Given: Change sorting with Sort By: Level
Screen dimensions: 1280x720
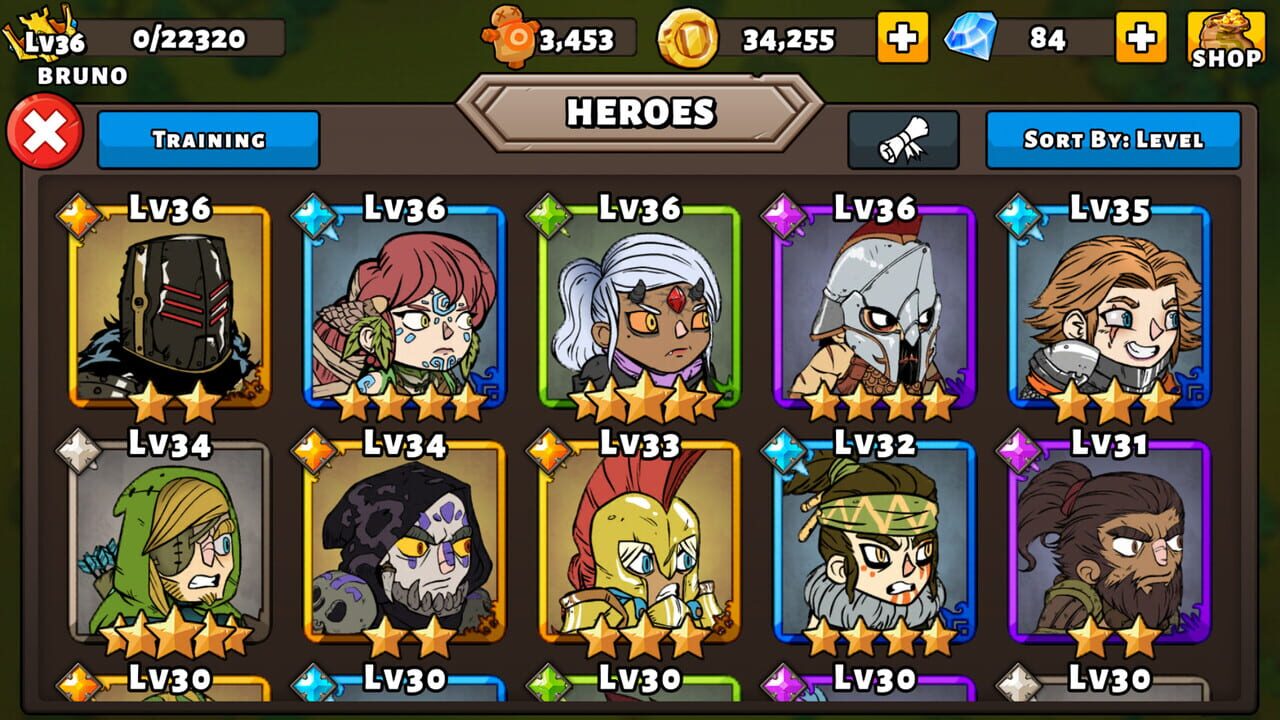Looking at the screenshot, I should [1113, 140].
